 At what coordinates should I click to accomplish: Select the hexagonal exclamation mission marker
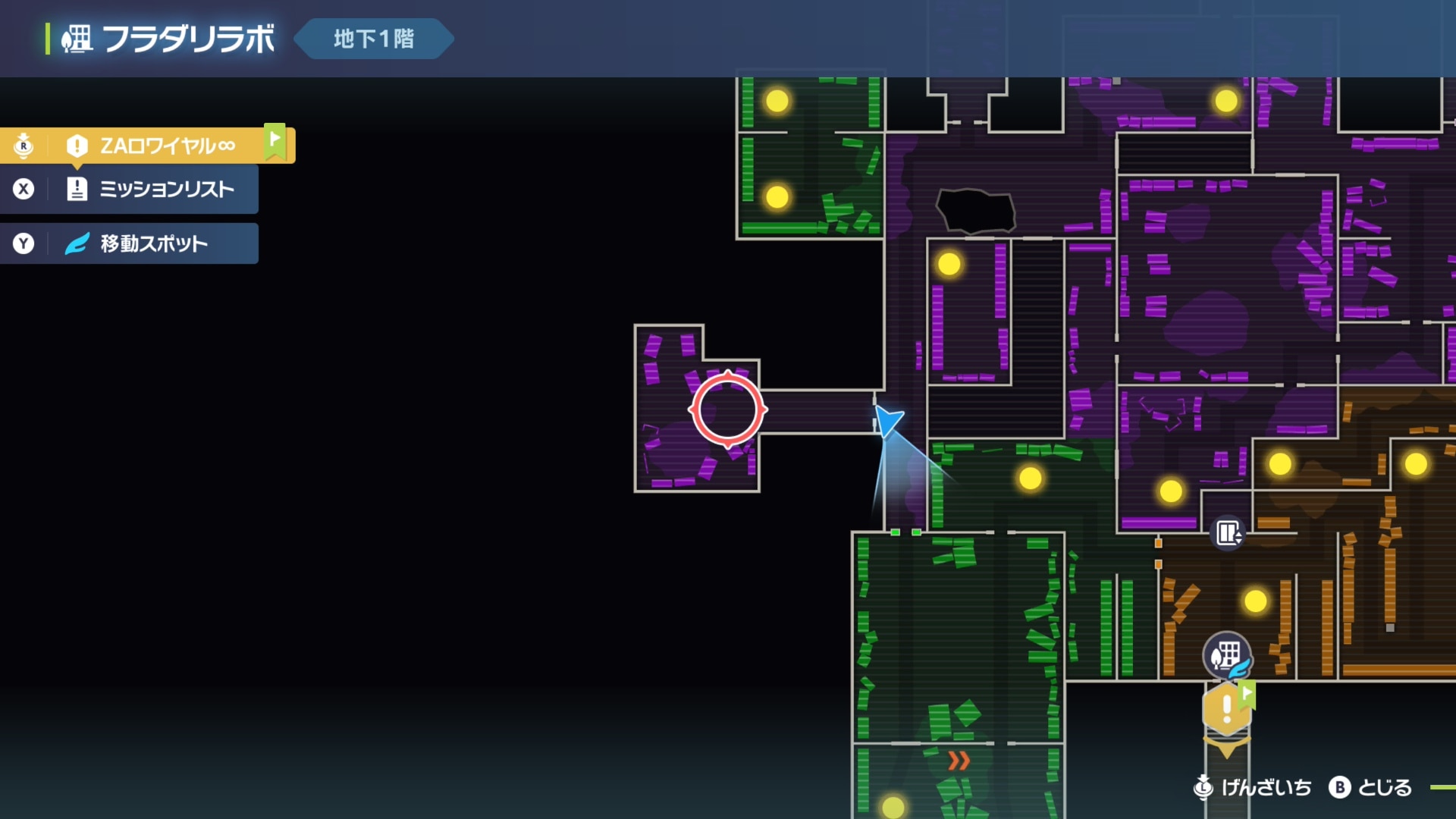(1226, 710)
